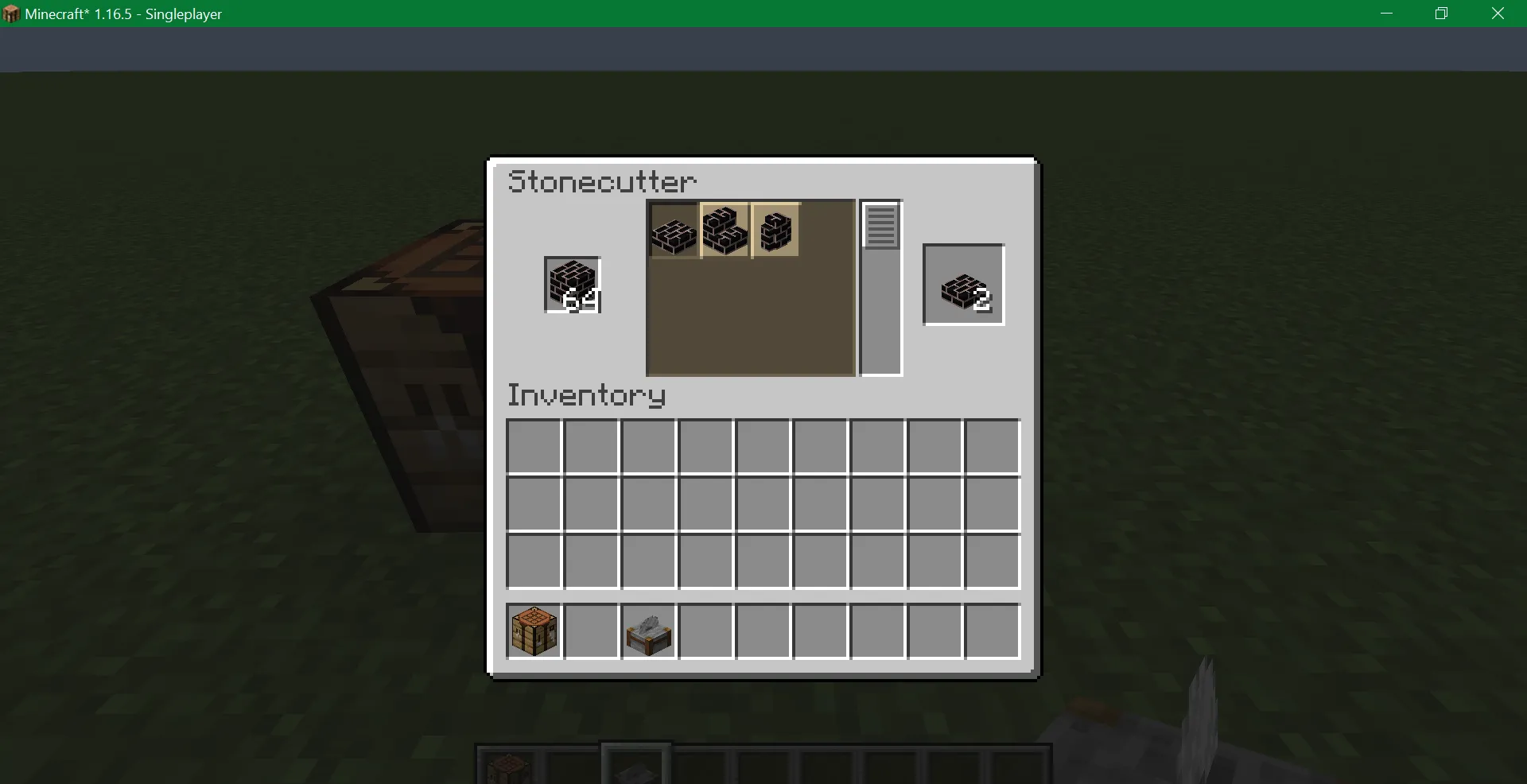
Task: Click an empty slot in the middle inventory row
Action: point(762,504)
